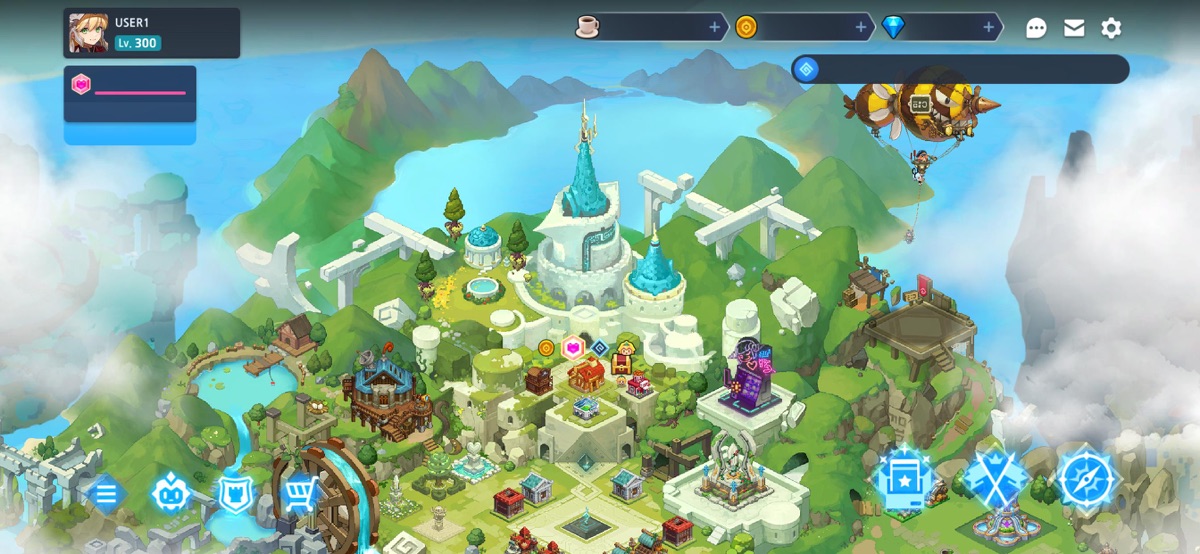The width and height of the screenshot is (1200, 554).
Task: Open the star card pack icon
Action: [904, 480]
